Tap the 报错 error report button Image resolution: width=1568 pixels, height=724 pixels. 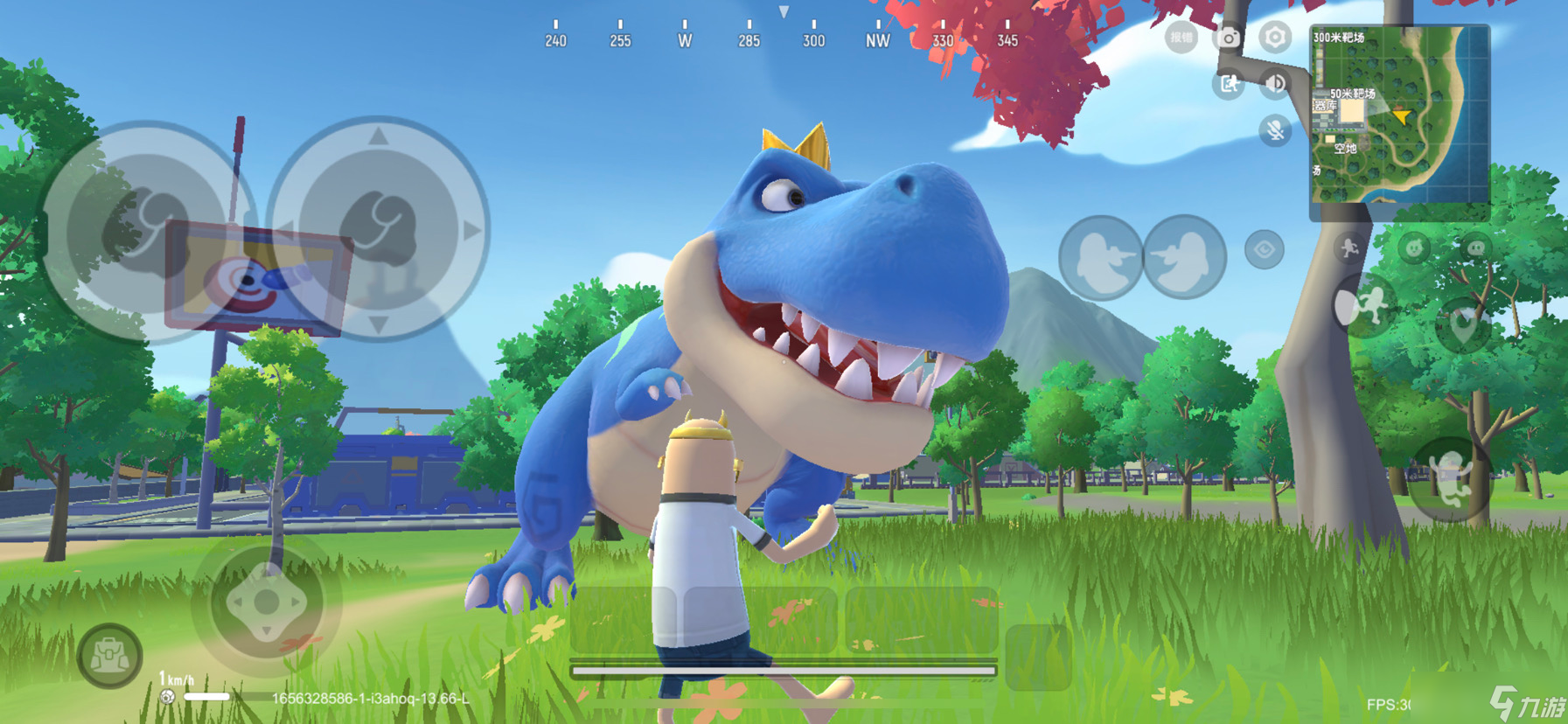click(x=1181, y=38)
